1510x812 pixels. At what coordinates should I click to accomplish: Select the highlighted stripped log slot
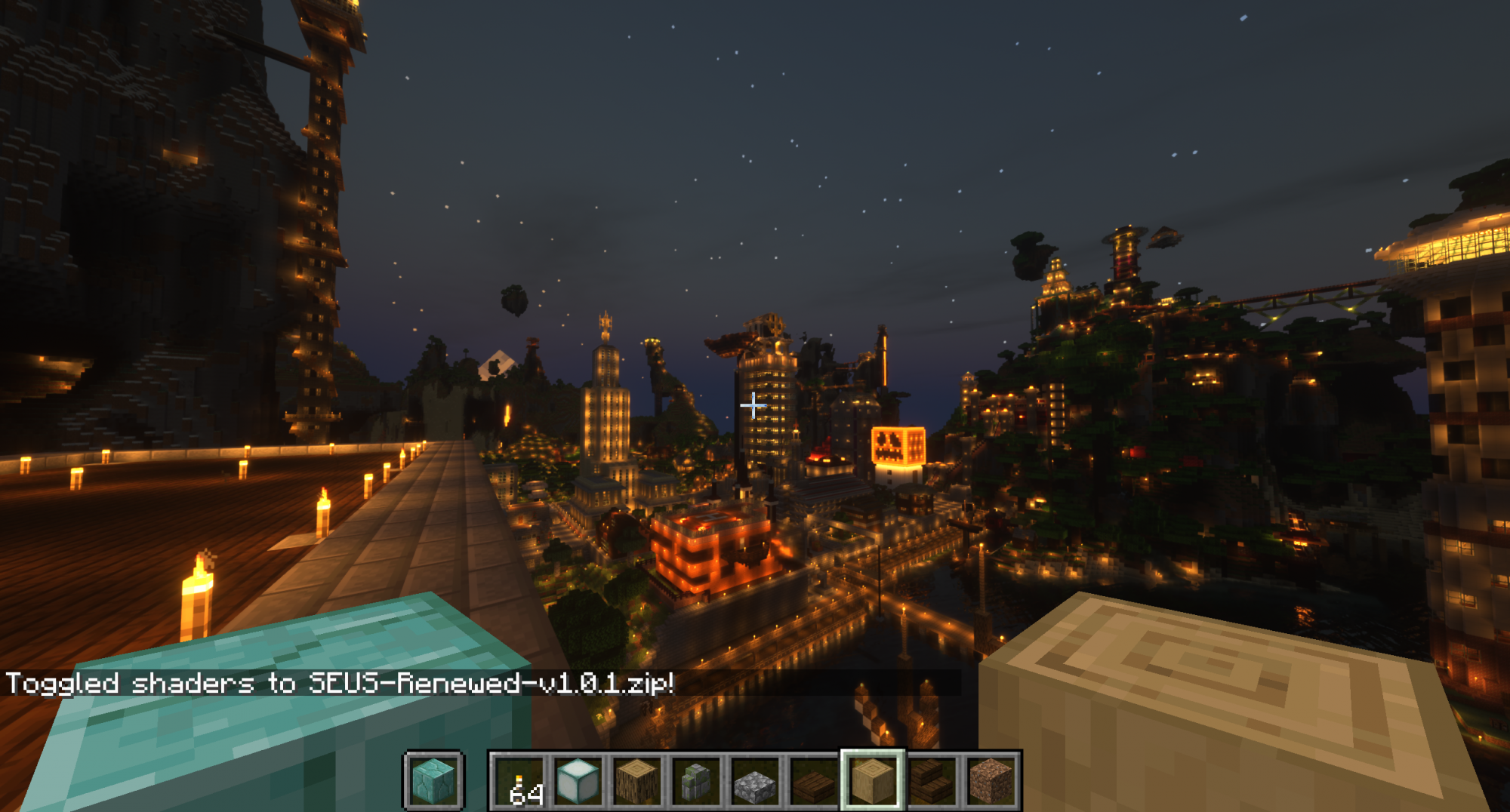[873, 780]
